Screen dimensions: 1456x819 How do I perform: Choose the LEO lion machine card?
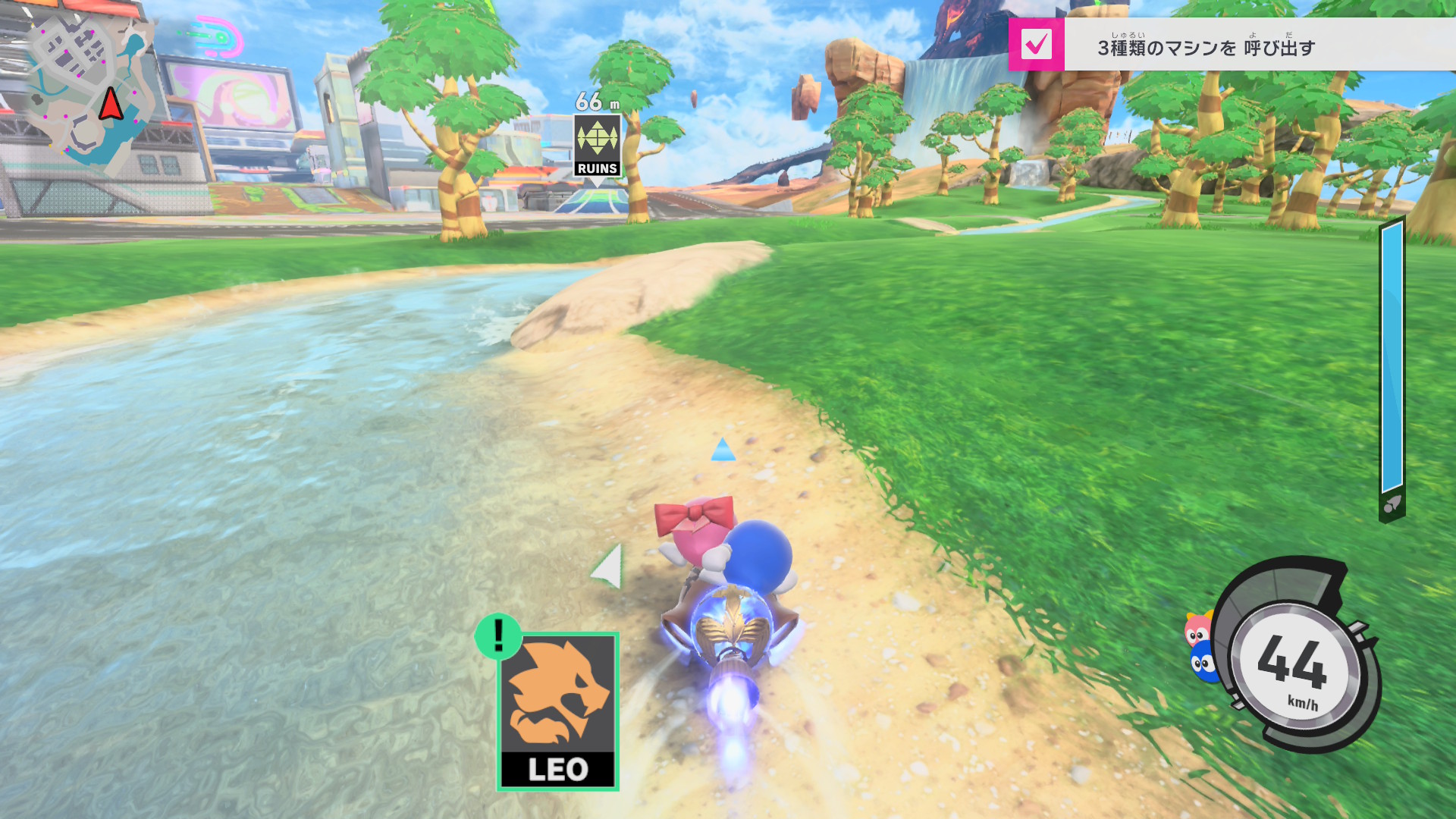click(x=558, y=711)
